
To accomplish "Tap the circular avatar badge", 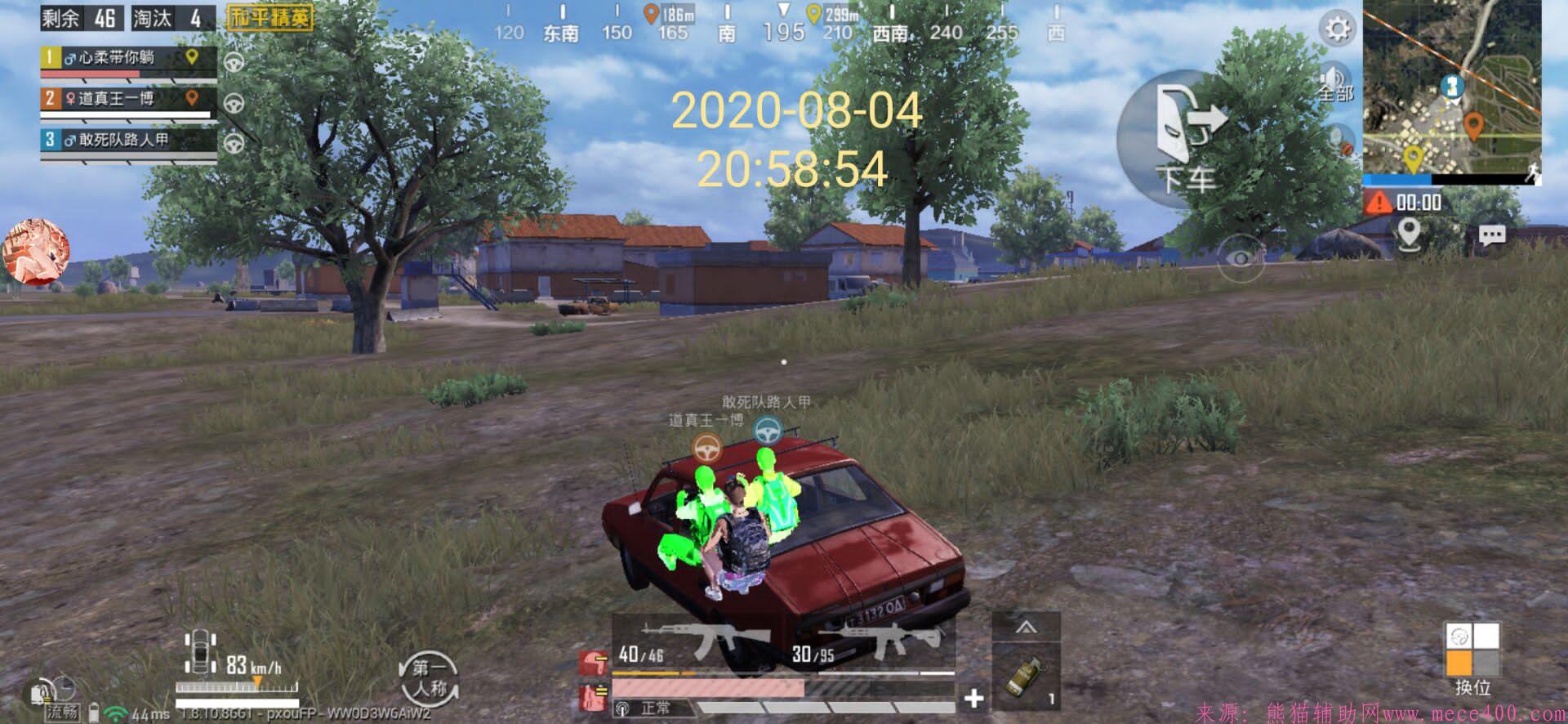I will pos(37,252).
